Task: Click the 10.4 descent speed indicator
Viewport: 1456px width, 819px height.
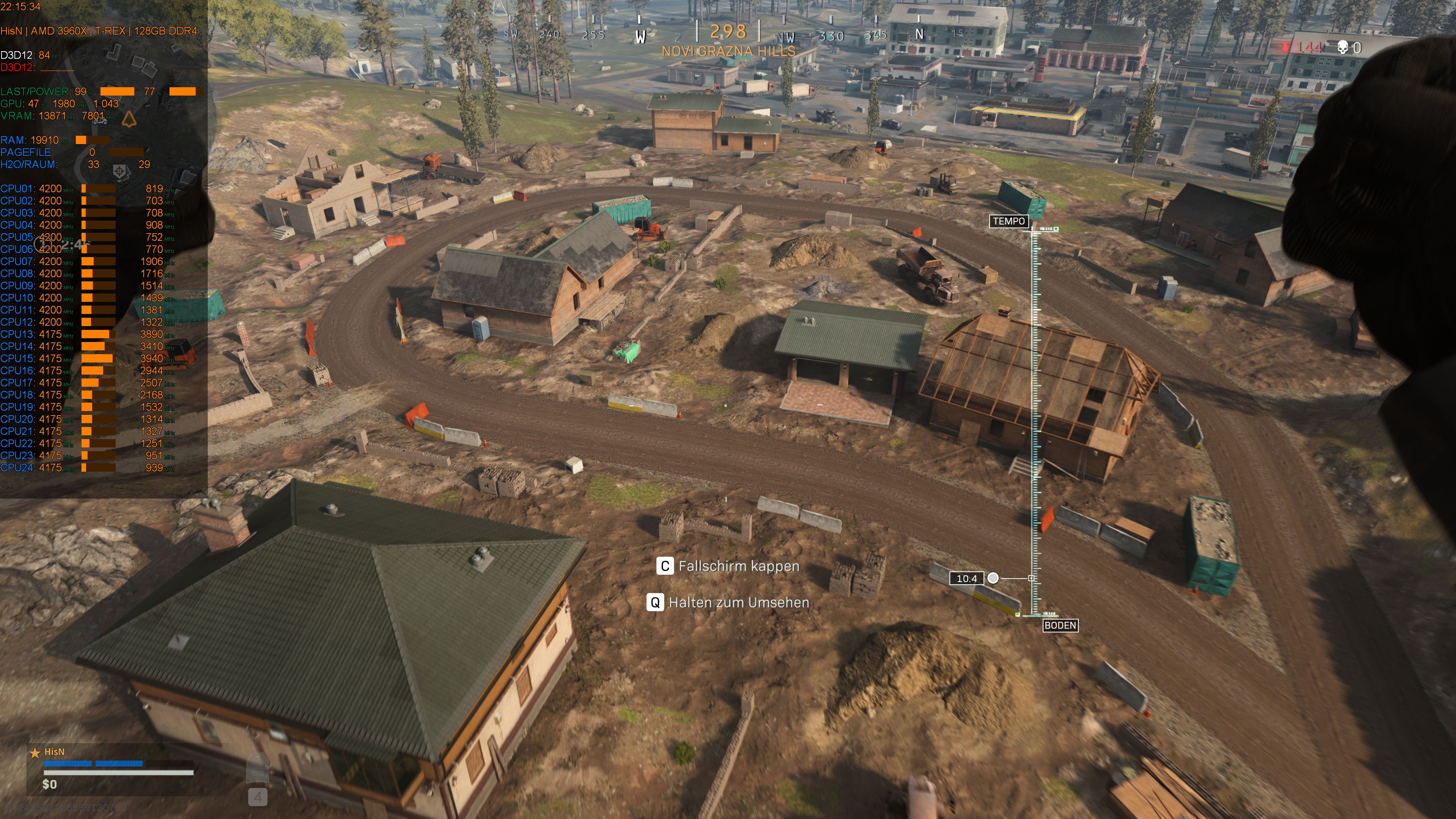Action: pyautogui.click(x=967, y=578)
